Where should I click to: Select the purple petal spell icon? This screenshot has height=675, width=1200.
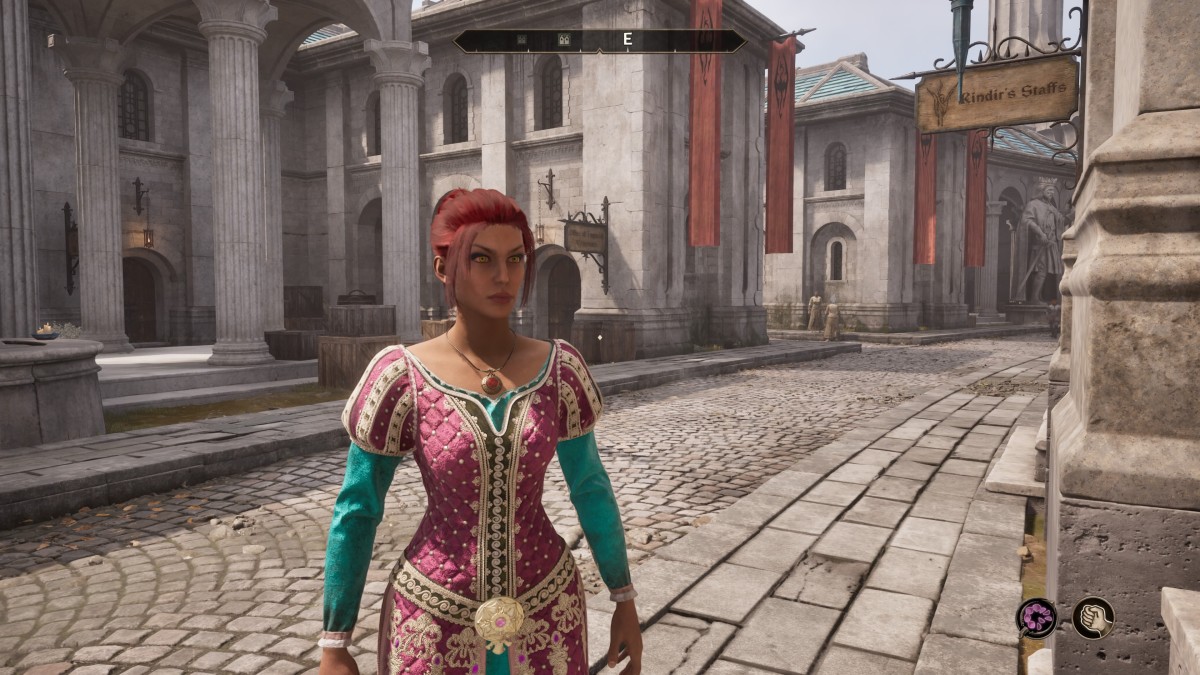[x=1036, y=617]
